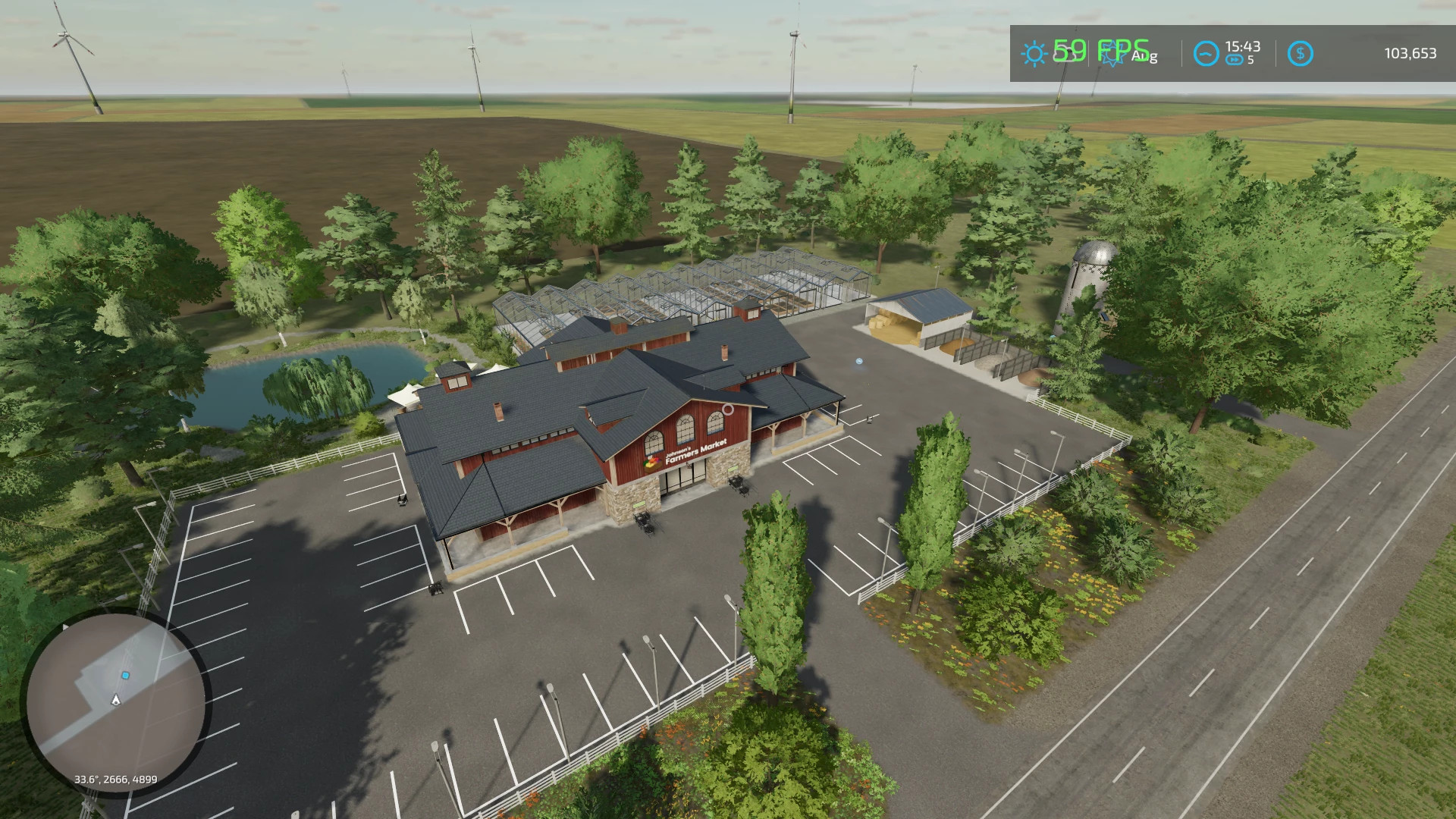Select the dollar sign money icon
The image size is (1456, 819).
[x=1301, y=54]
